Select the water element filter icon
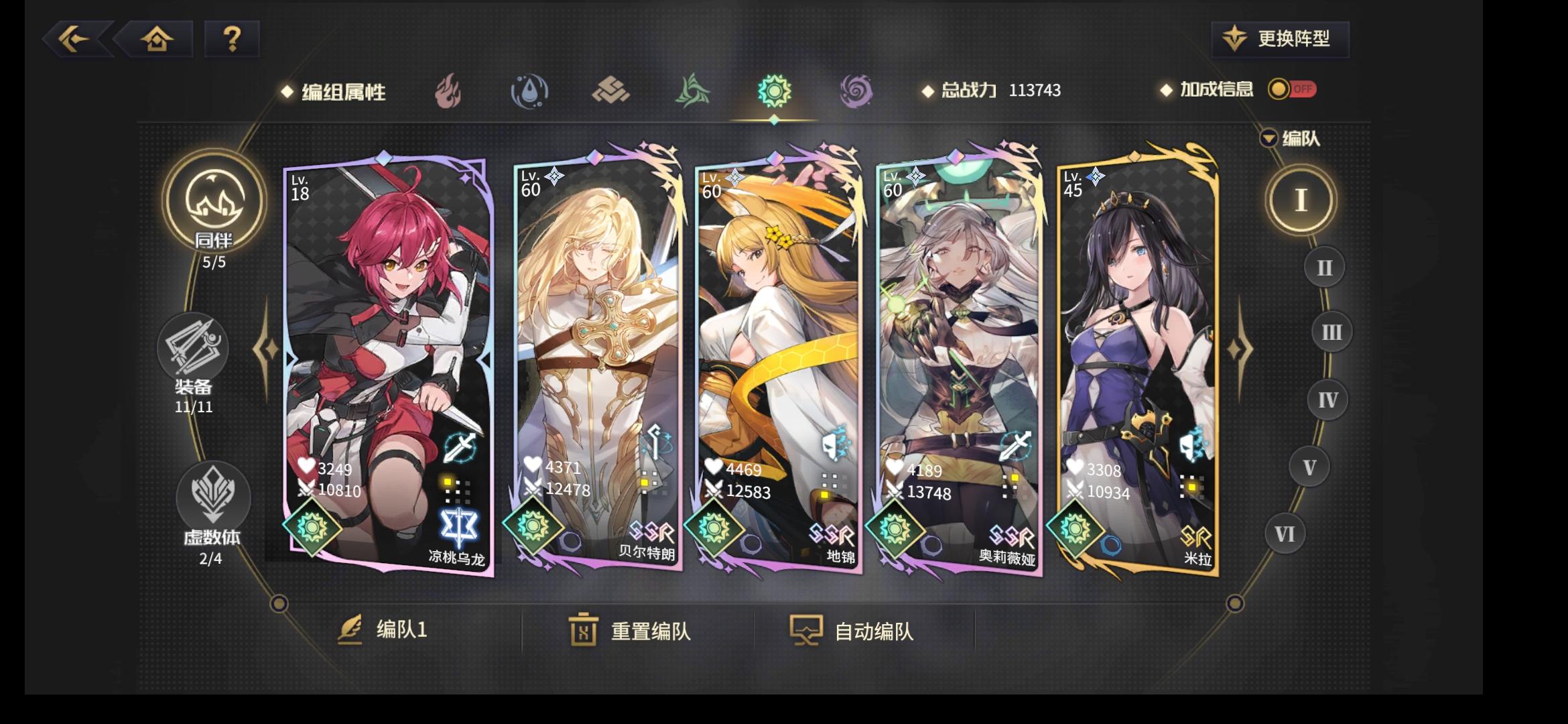 click(x=529, y=92)
